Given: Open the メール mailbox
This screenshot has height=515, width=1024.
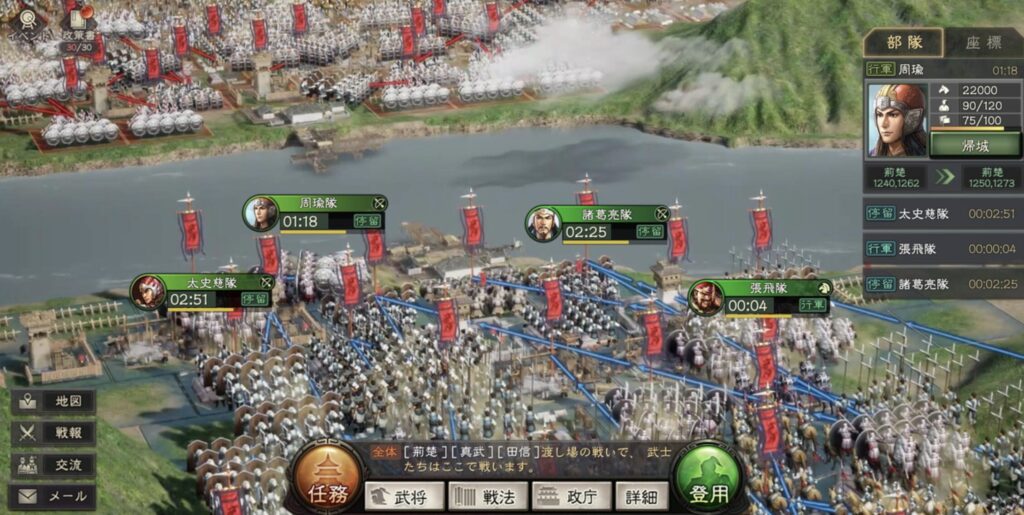Looking at the screenshot, I should pos(55,495).
